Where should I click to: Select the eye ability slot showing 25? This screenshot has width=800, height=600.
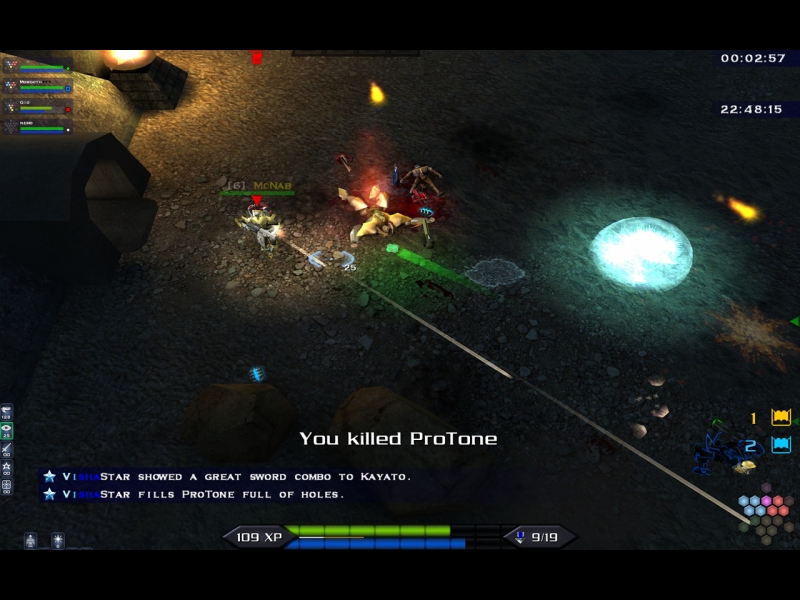point(7,432)
